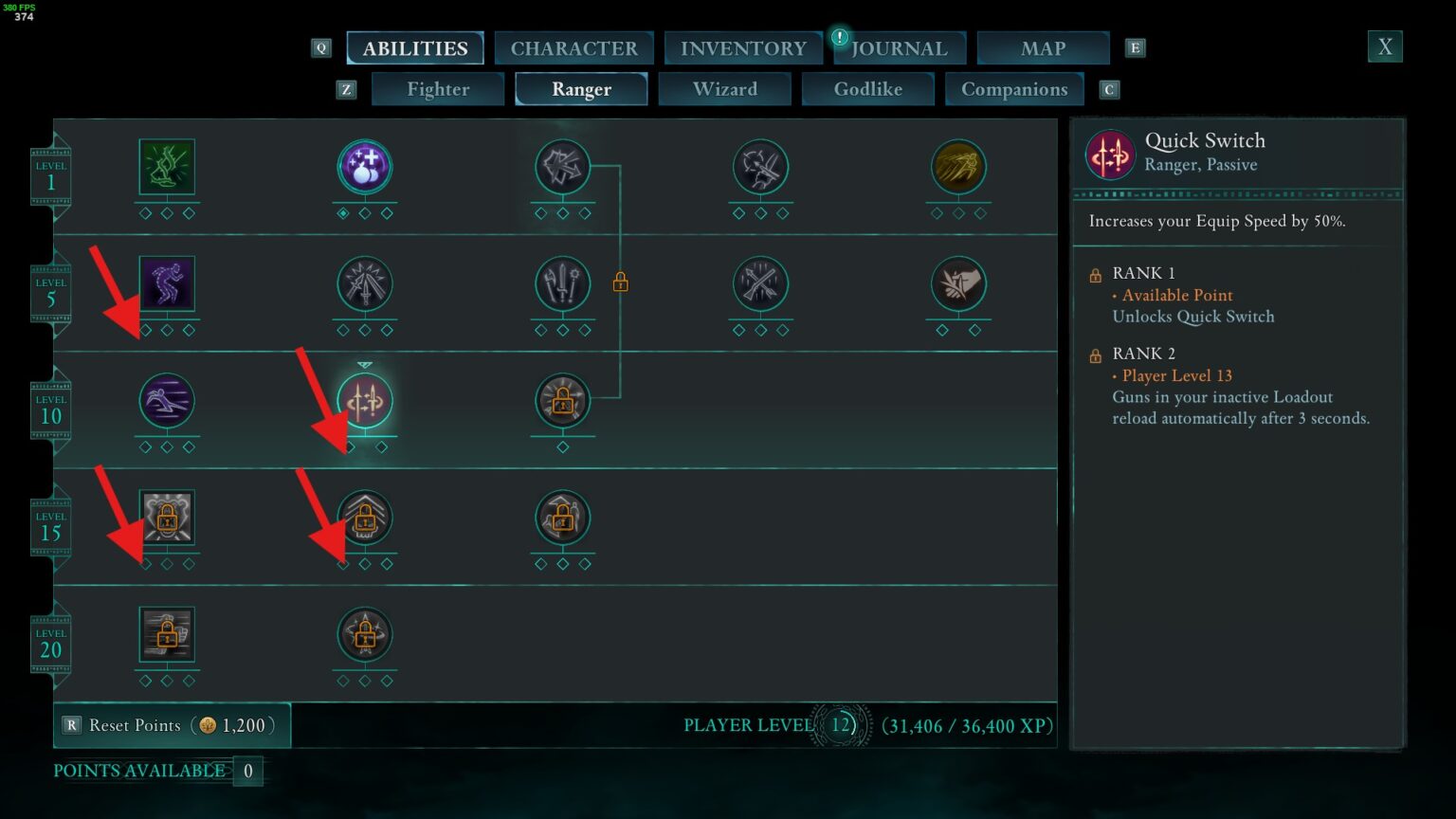Viewport: 1456px width, 819px height.
Task: Click the padlock icon linking the Level 5 abilities
Action: tap(622, 282)
